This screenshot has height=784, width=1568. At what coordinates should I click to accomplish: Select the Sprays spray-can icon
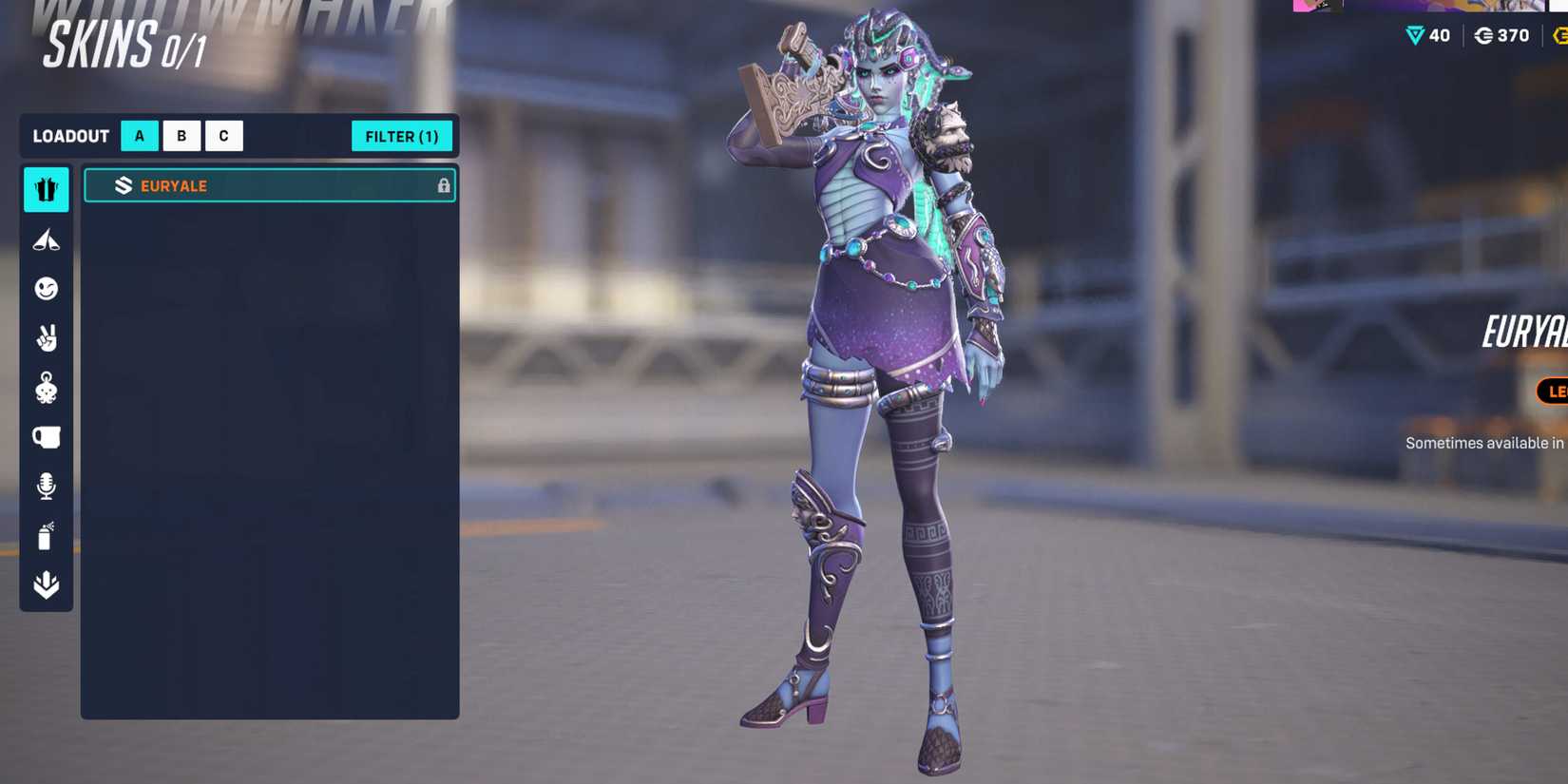45,535
